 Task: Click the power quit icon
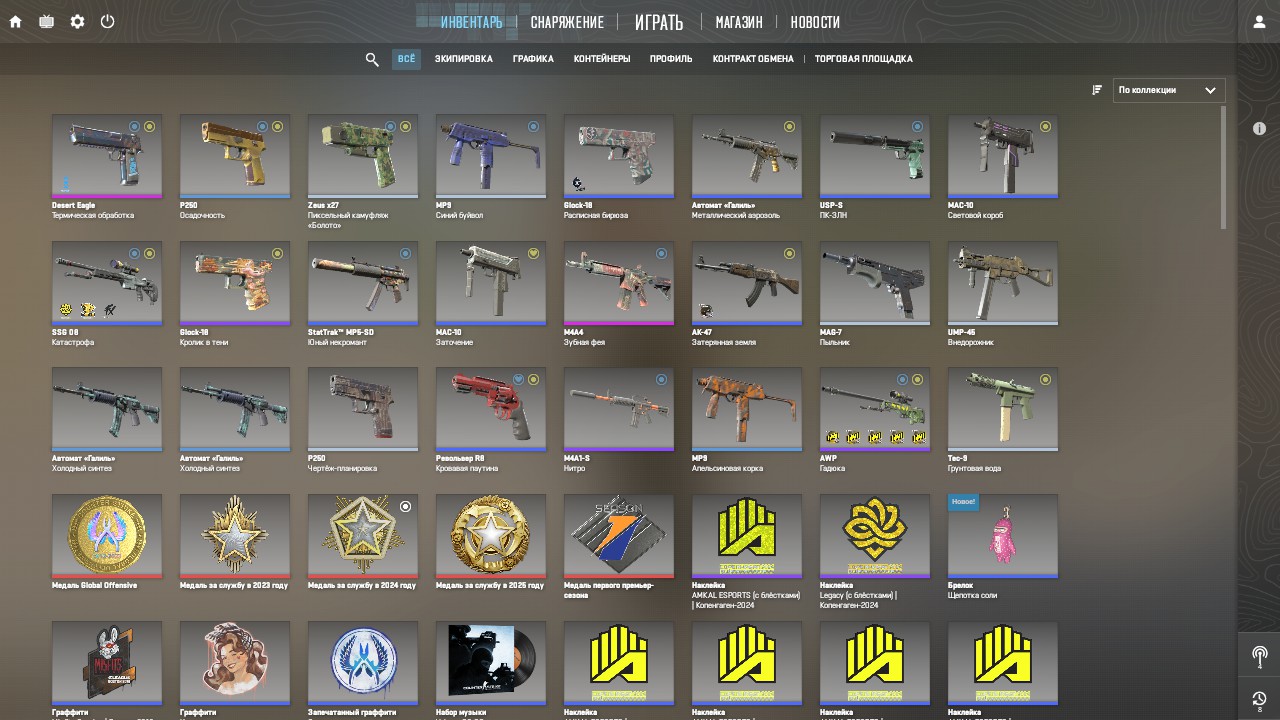(107, 21)
